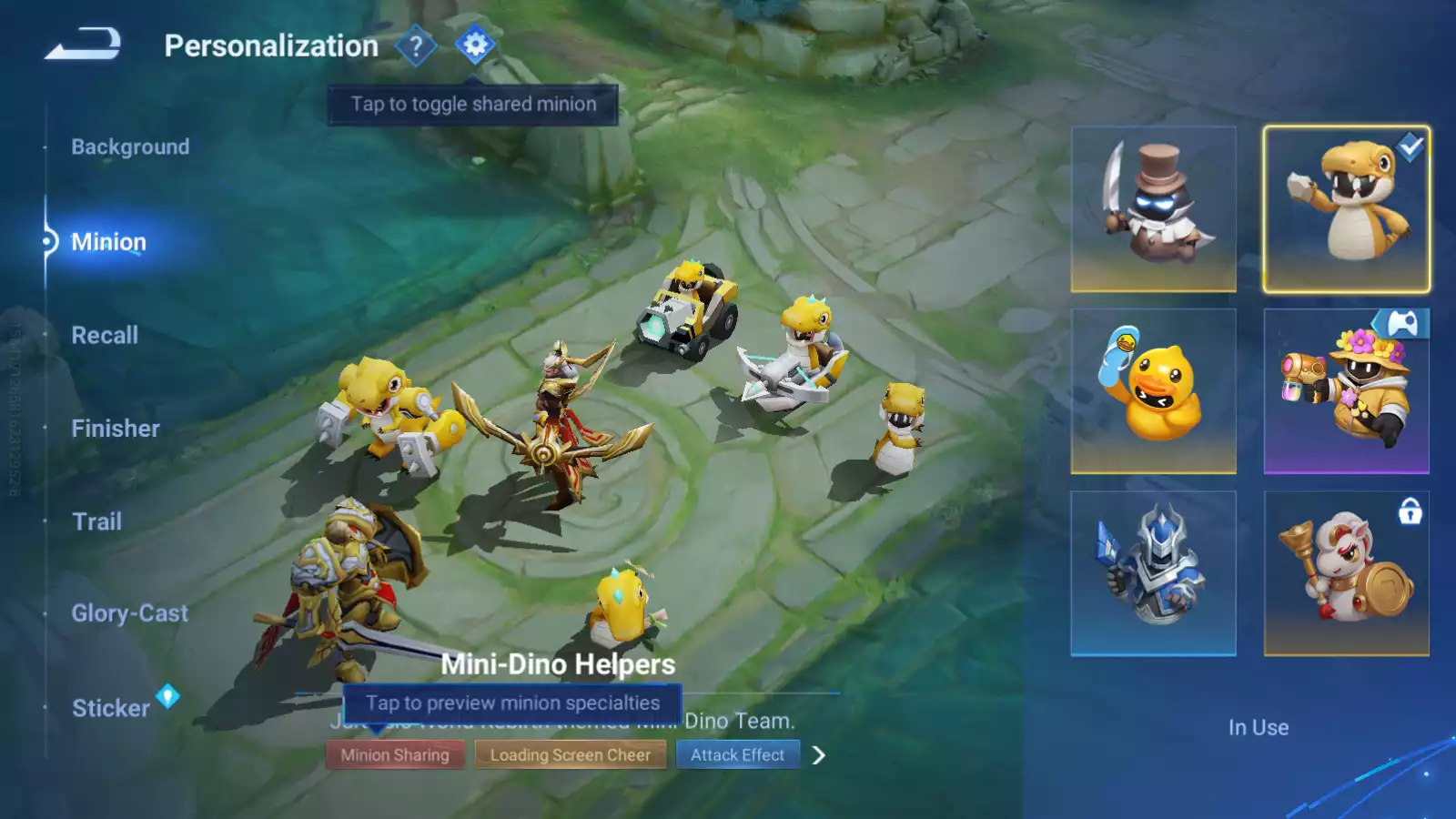Choose the Mini-Dino Helpers minion thumbnail

pyautogui.click(x=1346, y=209)
